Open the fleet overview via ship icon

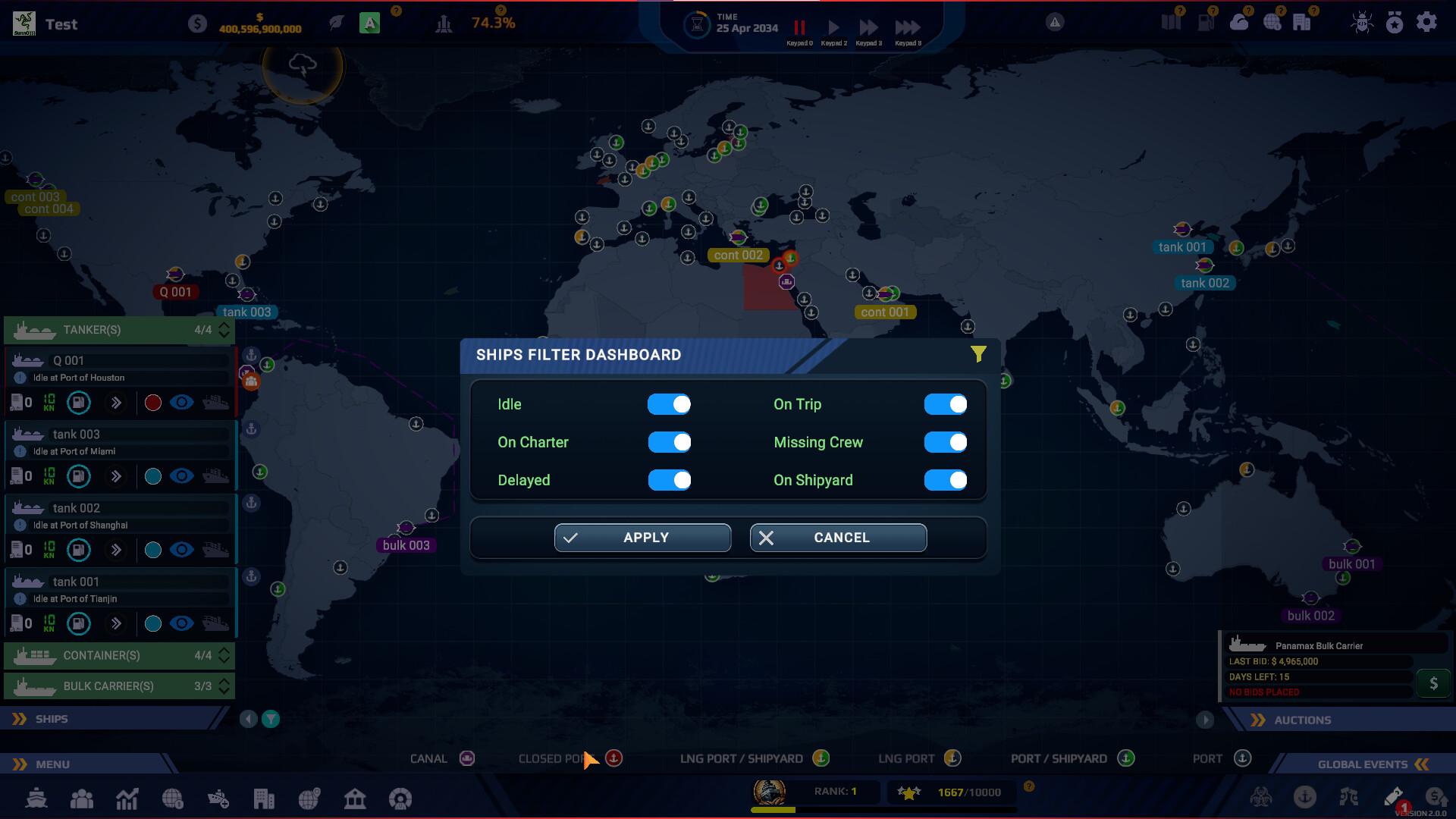pyautogui.click(x=36, y=799)
